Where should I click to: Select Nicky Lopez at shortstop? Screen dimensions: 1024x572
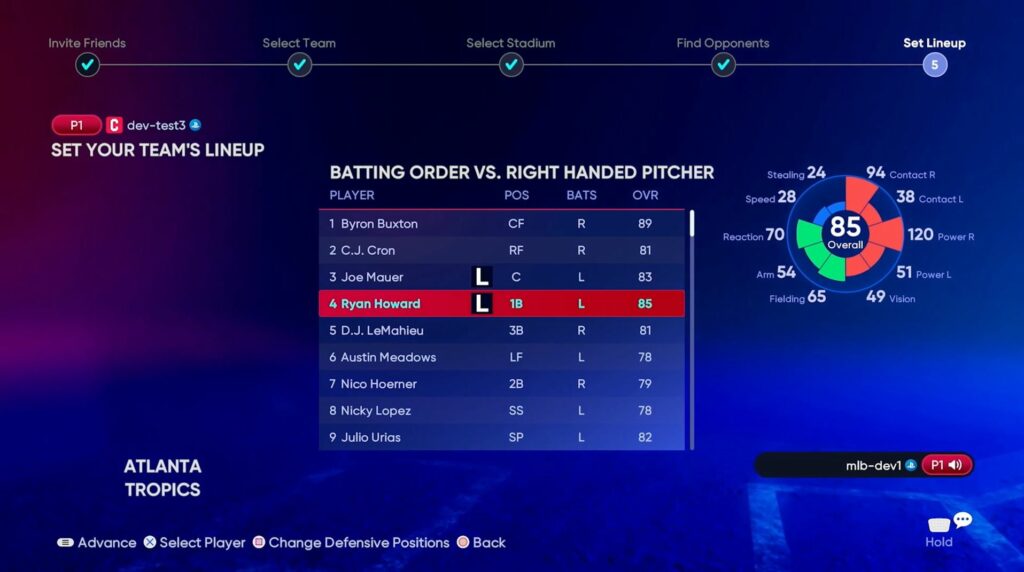pyautogui.click(x=501, y=411)
